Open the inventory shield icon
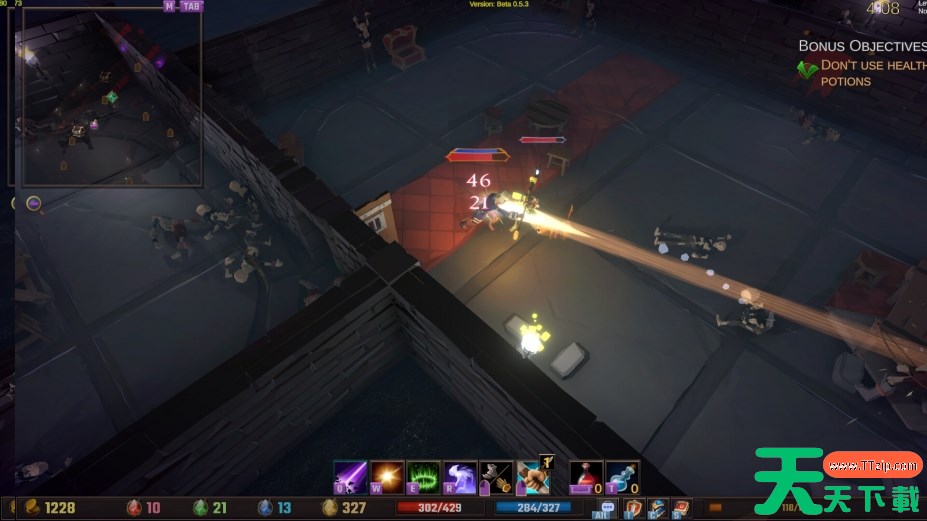The height and width of the screenshot is (521, 927). (x=633, y=508)
